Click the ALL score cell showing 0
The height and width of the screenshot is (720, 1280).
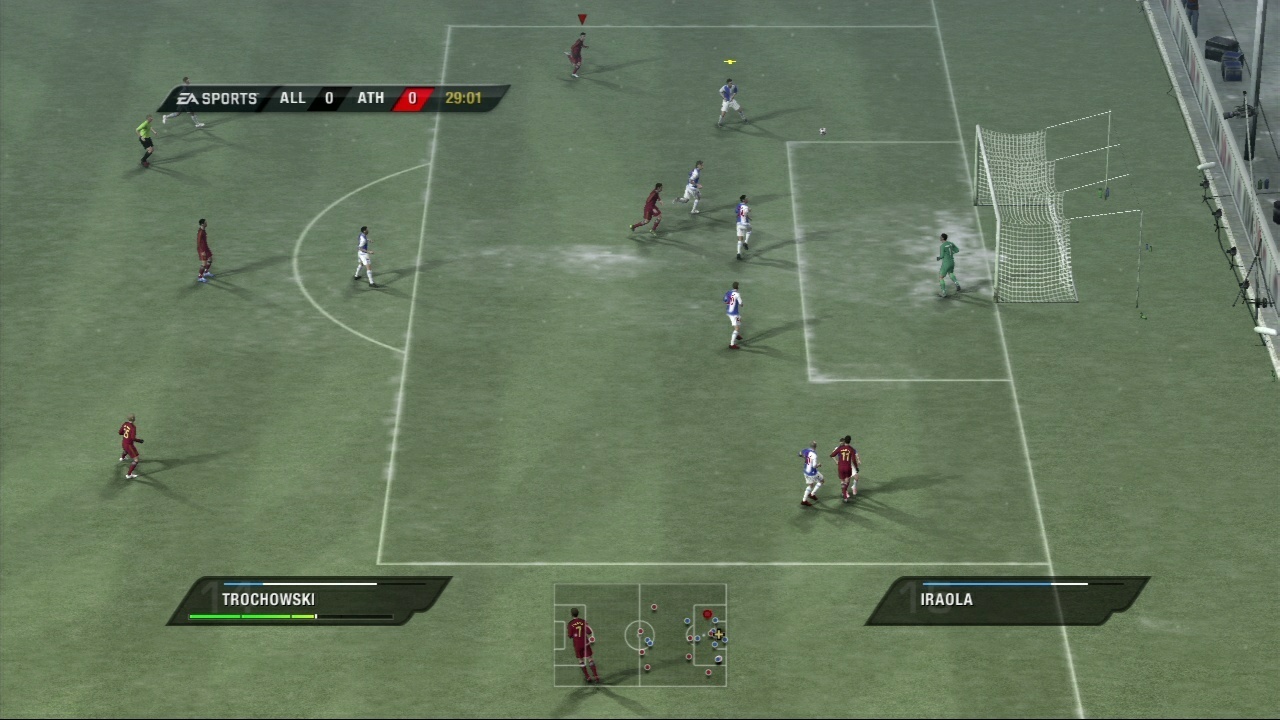(x=327, y=98)
